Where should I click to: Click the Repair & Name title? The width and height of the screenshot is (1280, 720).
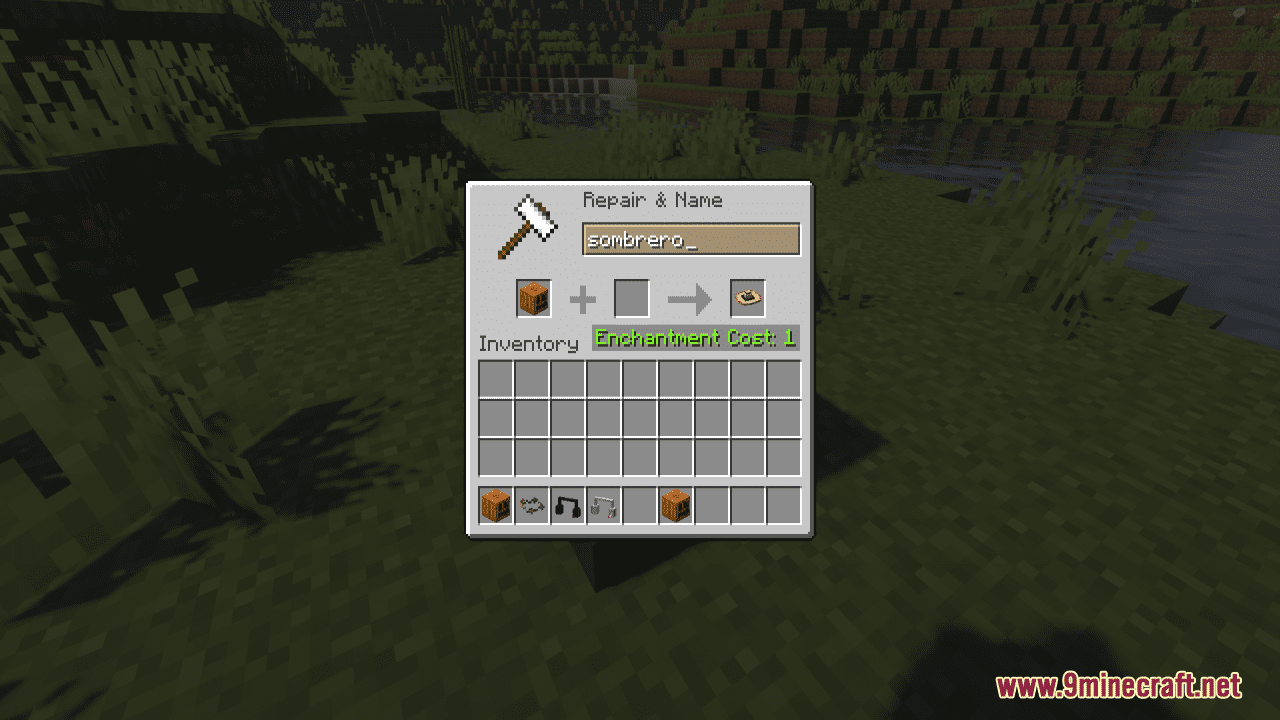[652, 200]
